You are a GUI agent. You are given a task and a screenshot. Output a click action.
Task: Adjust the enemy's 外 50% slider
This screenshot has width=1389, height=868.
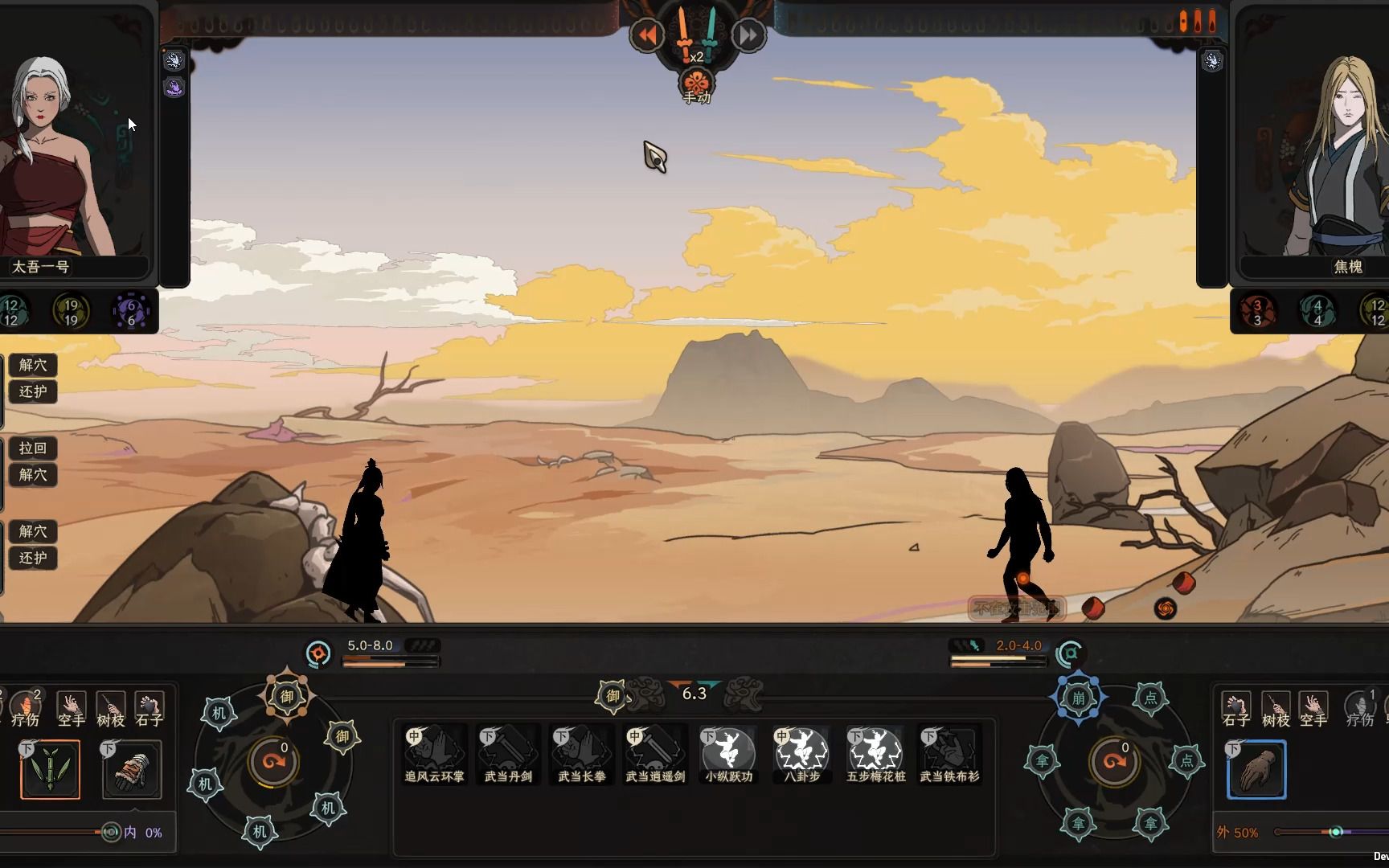pos(1336,832)
